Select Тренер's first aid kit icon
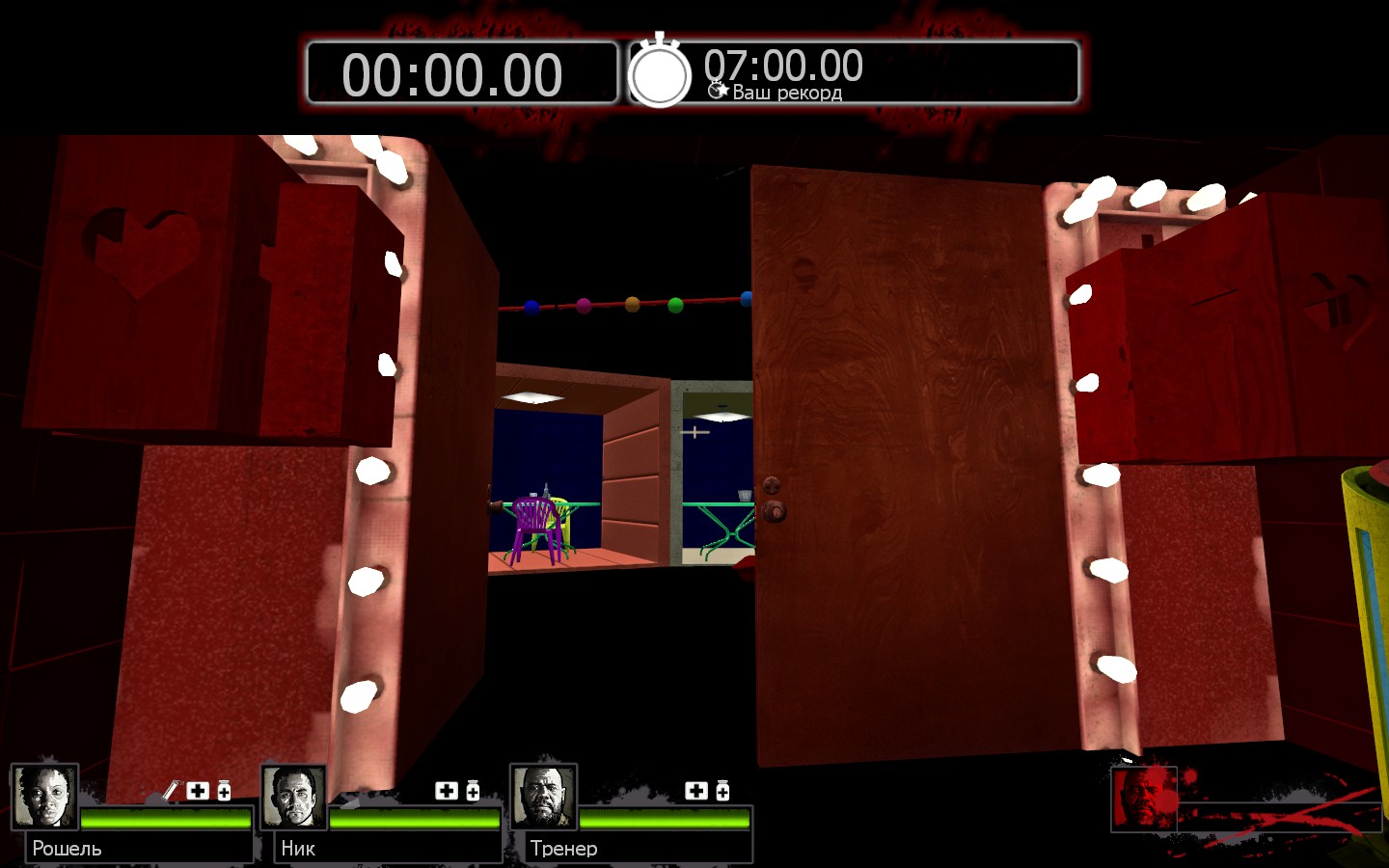This screenshot has height=868, width=1389. click(696, 791)
